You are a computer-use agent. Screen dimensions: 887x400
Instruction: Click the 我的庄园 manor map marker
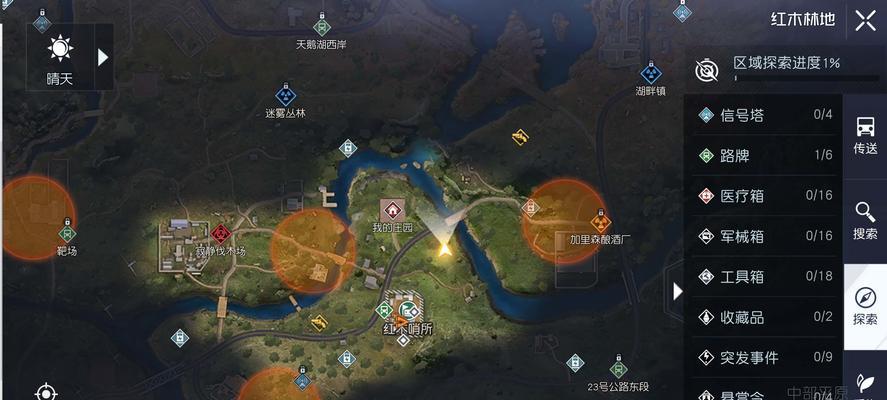[x=392, y=210]
